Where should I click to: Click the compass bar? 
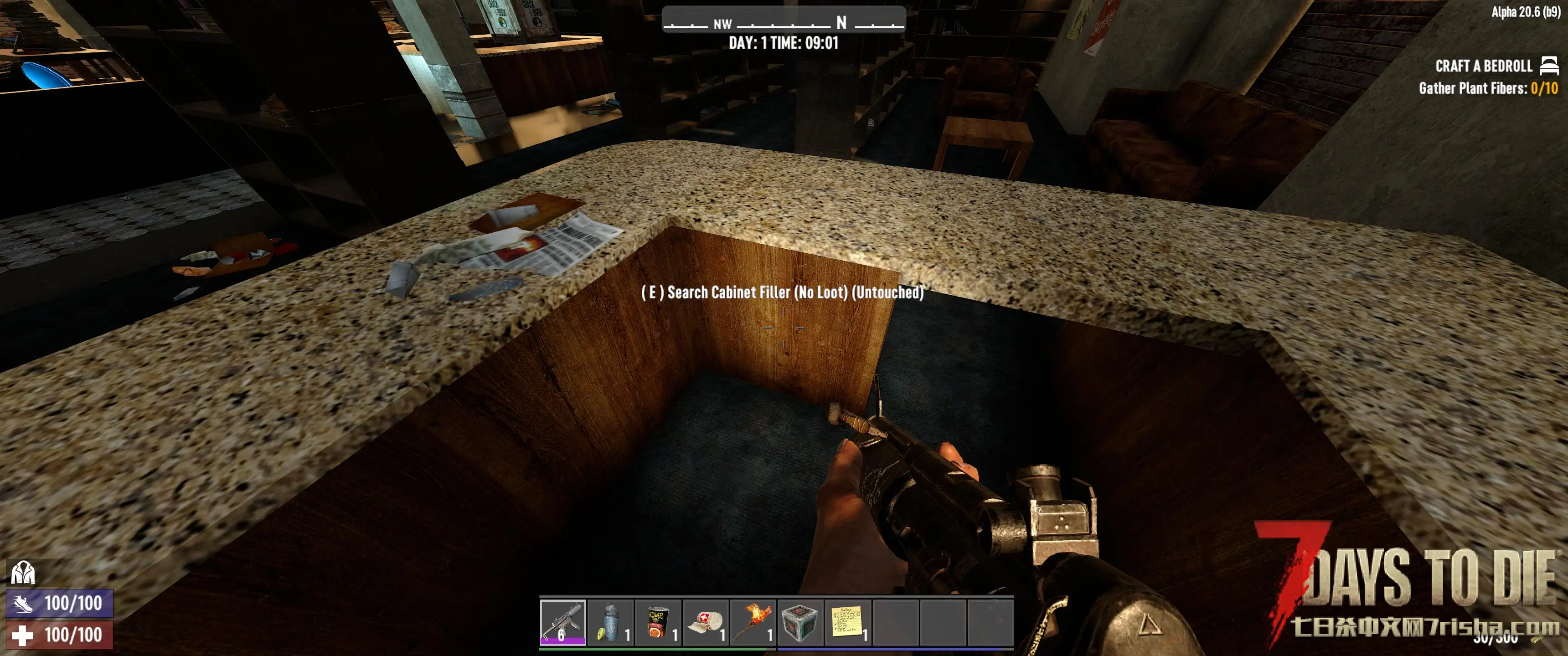784,22
